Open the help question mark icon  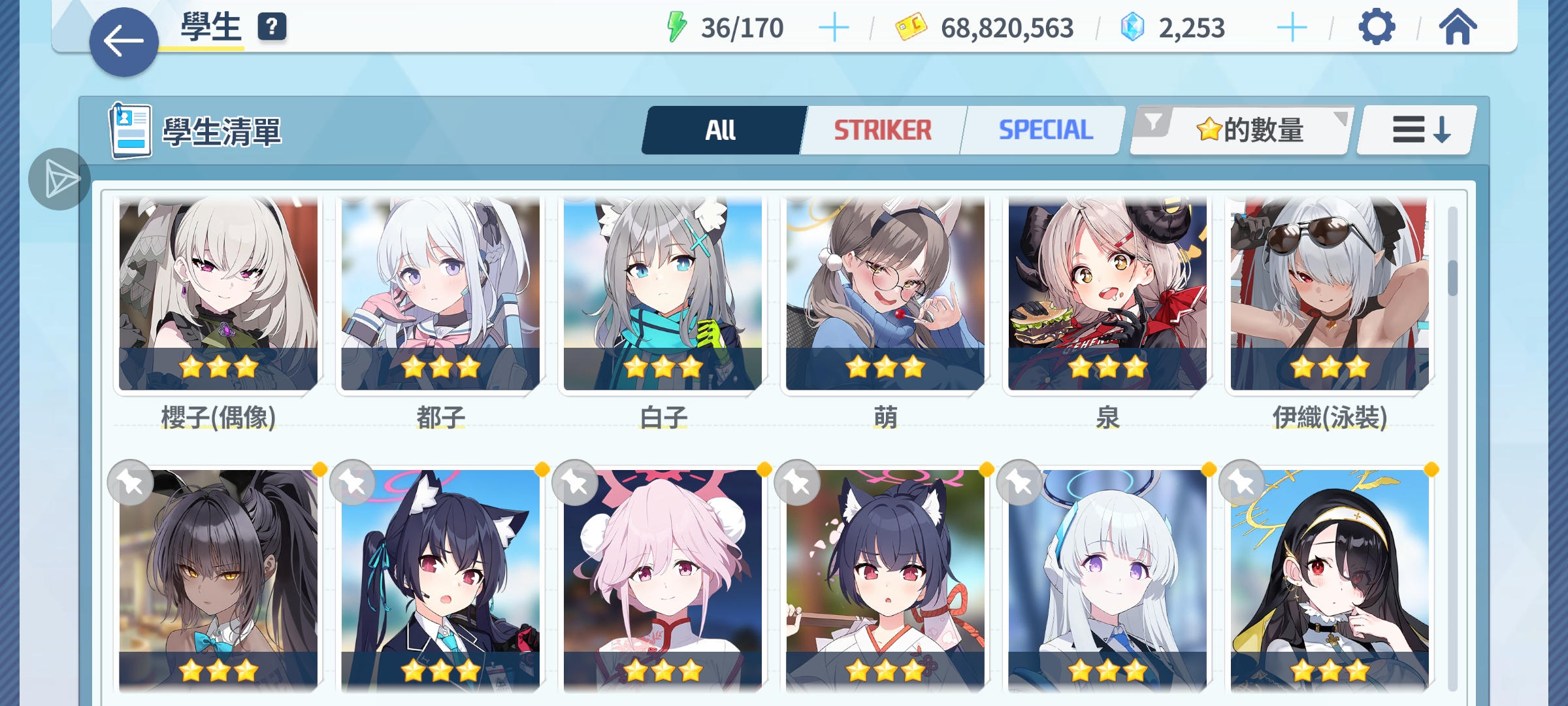[x=272, y=27]
